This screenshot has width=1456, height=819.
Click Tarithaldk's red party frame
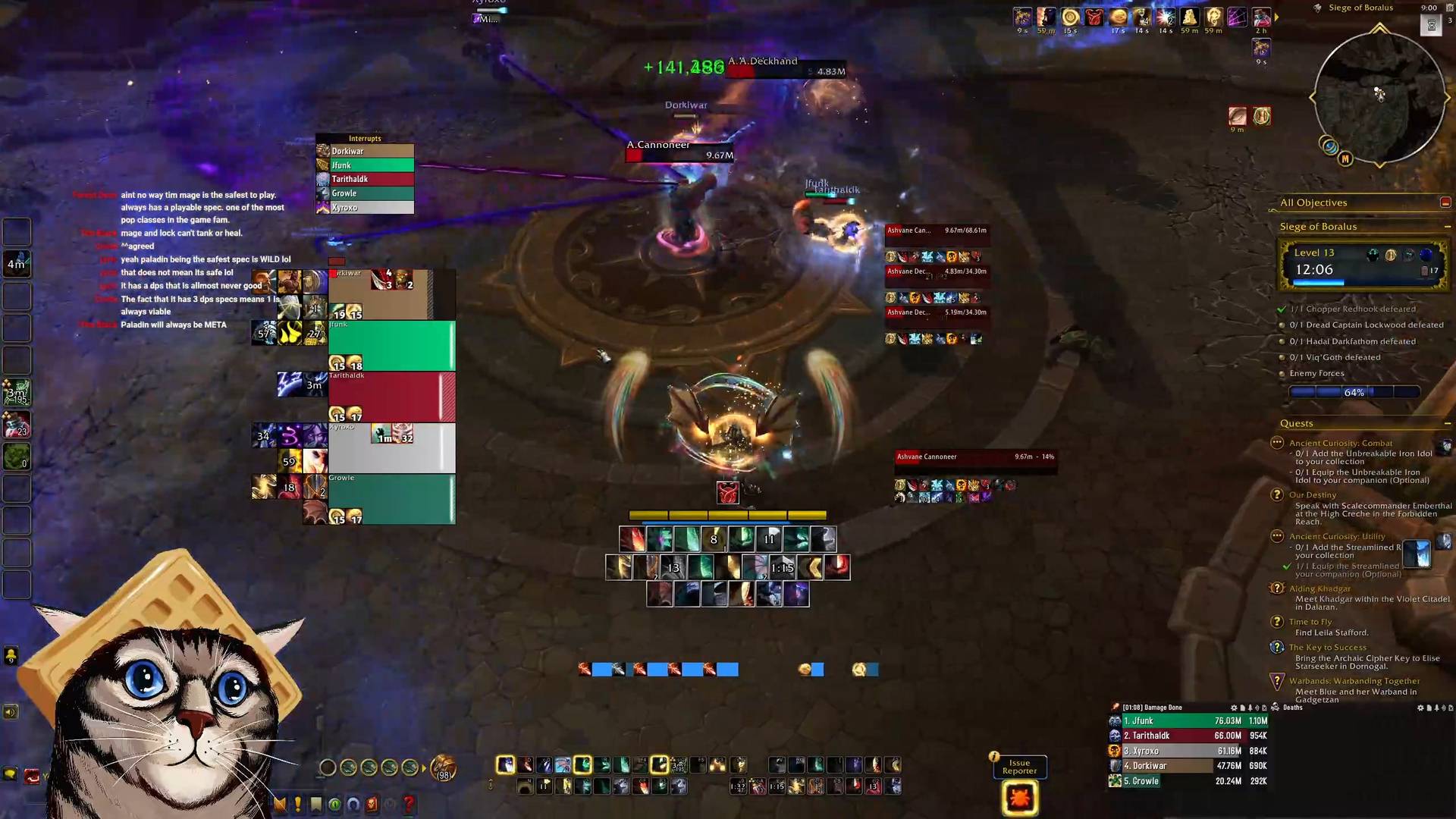[x=391, y=396]
